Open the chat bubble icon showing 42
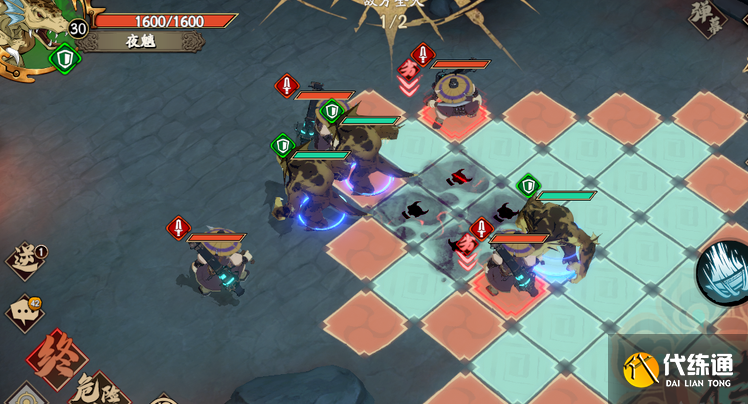748x404 pixels. 24,312
